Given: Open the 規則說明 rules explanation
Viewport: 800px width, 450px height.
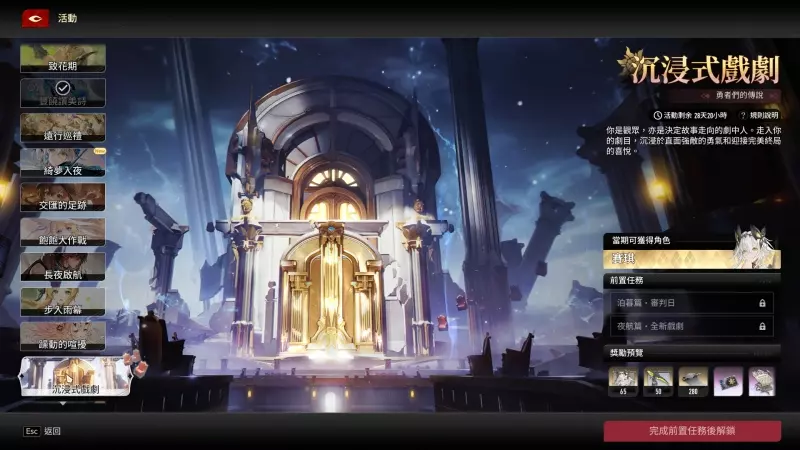Looking at the screenshot, I should coord(757,115).
